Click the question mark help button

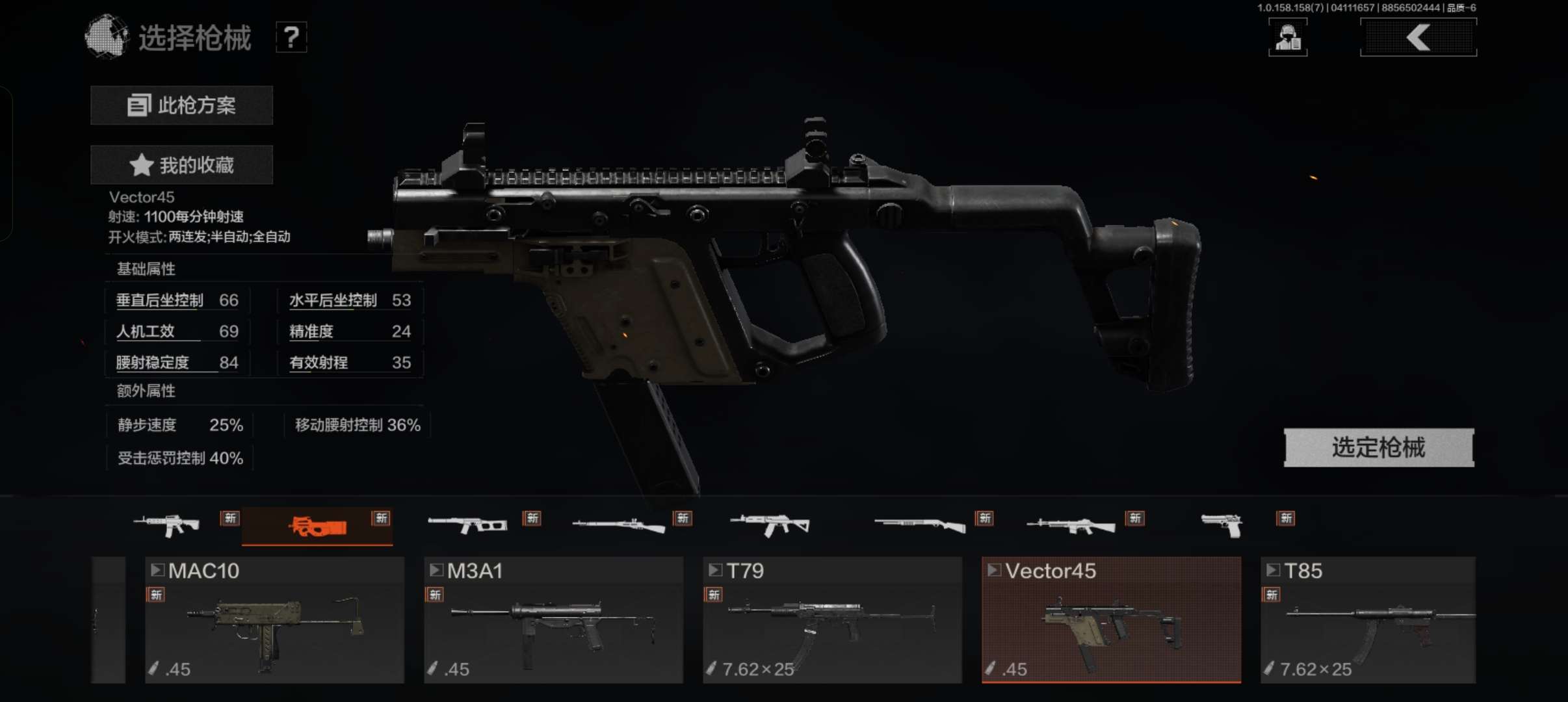click(291, 38)
